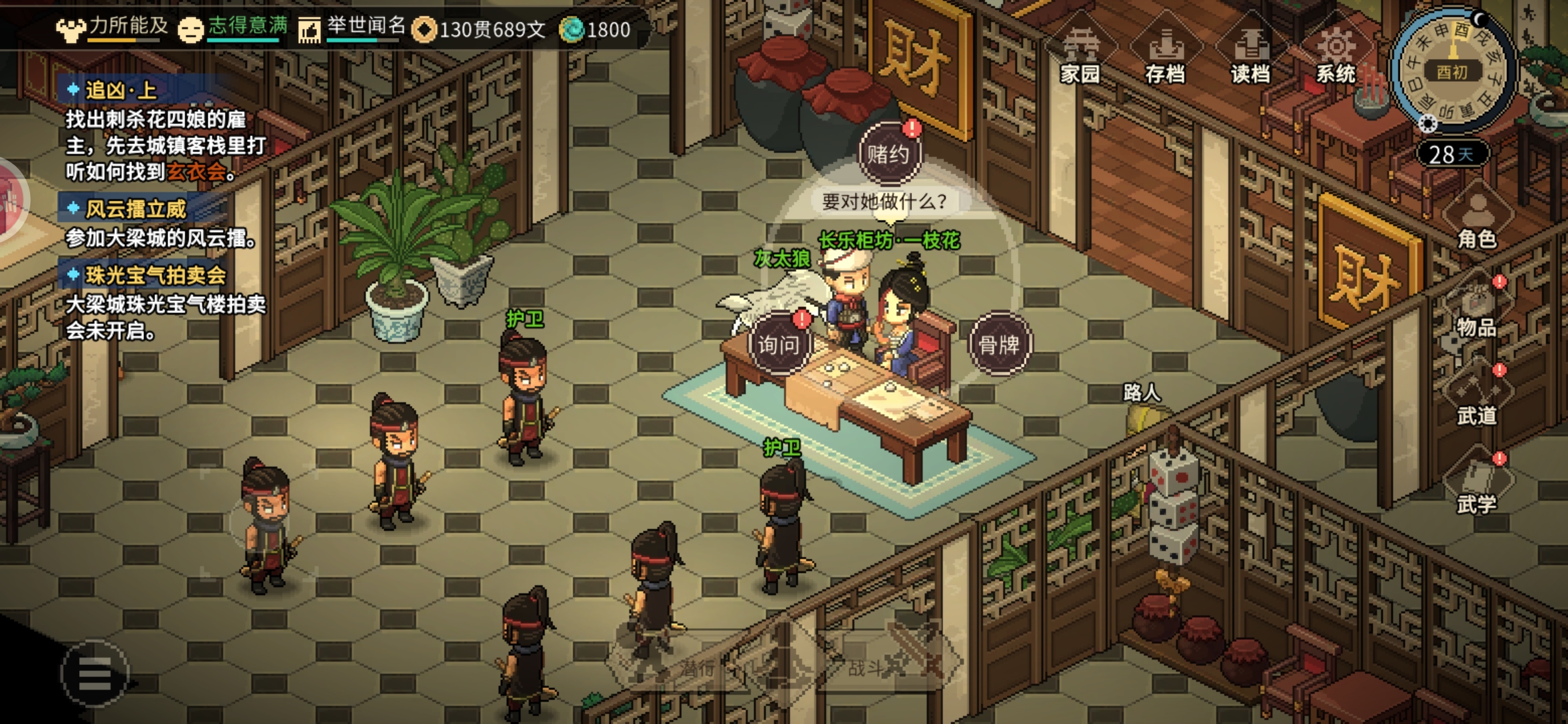
Task: Activate the 战斗 combat button
Action: click(x=871, y=666)
